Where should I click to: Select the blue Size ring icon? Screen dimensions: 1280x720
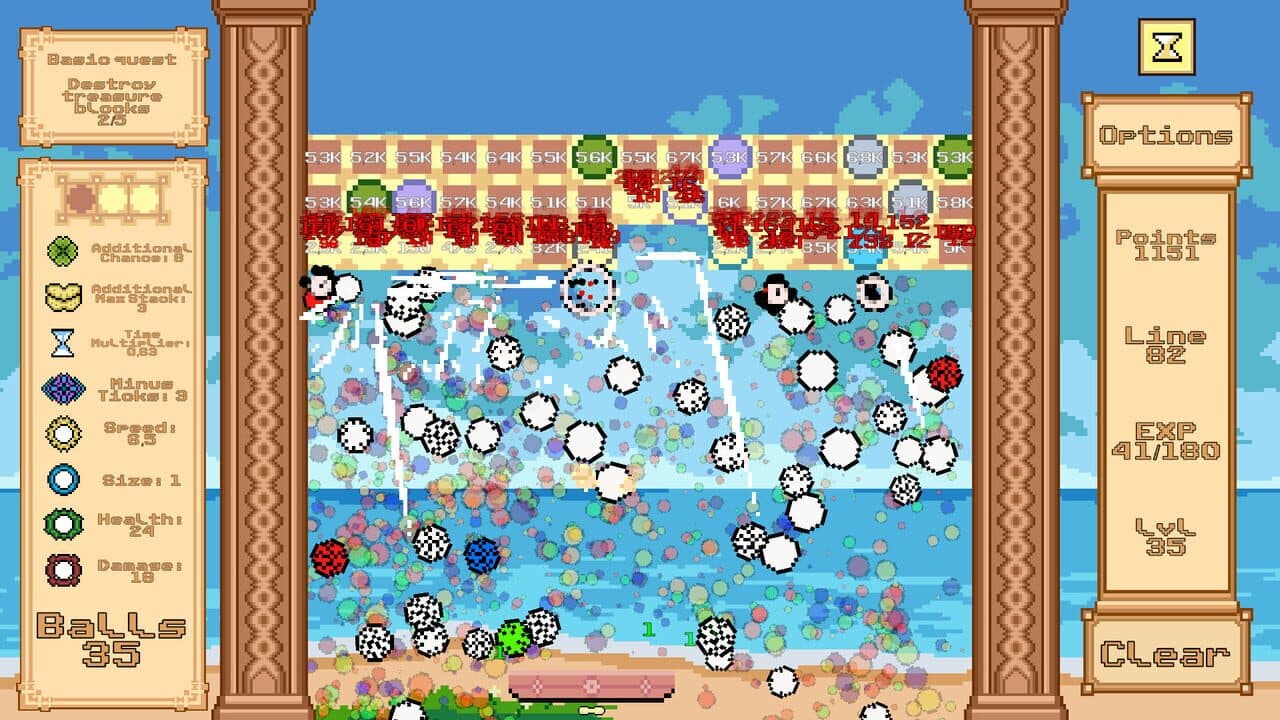point(63,478)
